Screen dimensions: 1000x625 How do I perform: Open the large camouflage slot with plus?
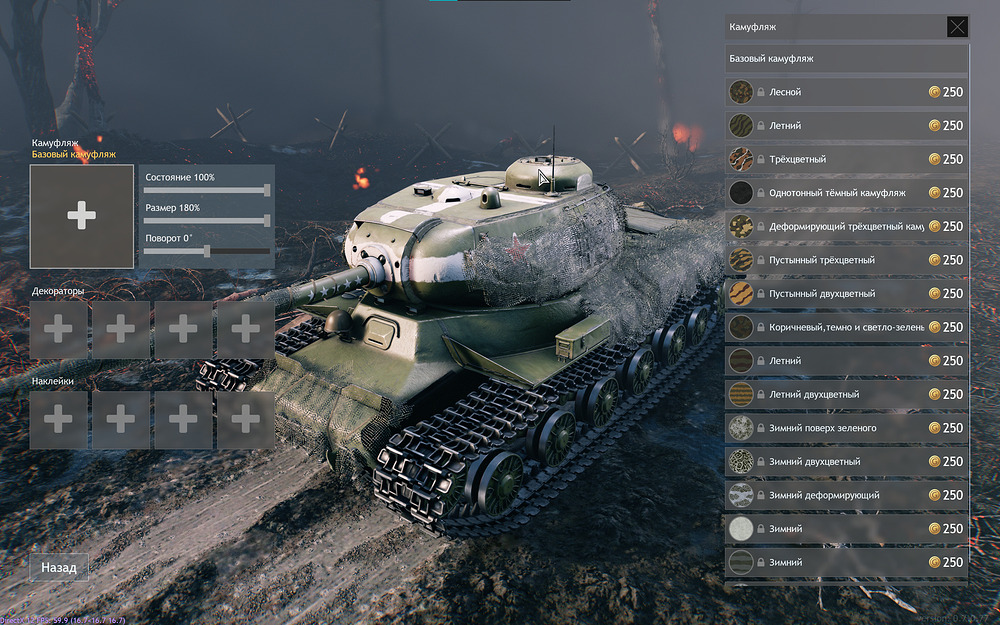(x=82, y=216)
